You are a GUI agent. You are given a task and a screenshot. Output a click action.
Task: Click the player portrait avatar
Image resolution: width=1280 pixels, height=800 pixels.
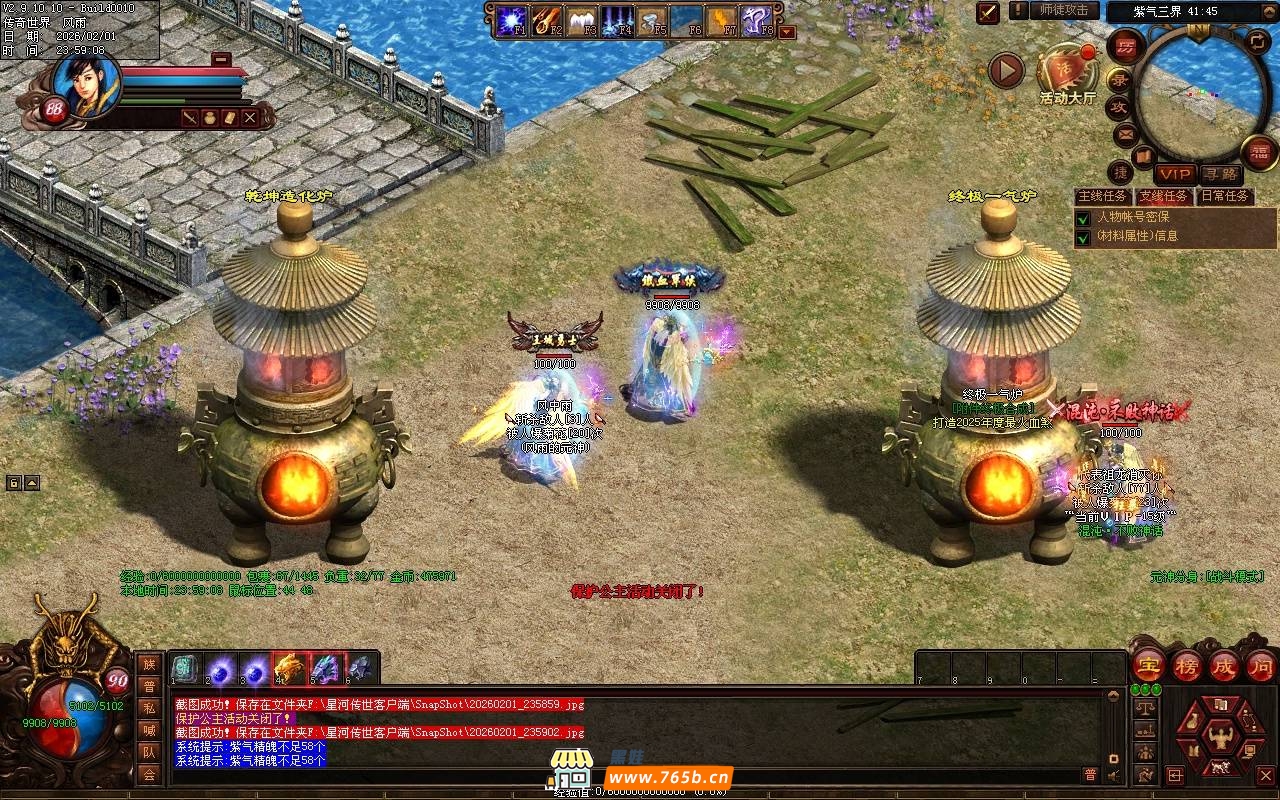coord(86,83)
